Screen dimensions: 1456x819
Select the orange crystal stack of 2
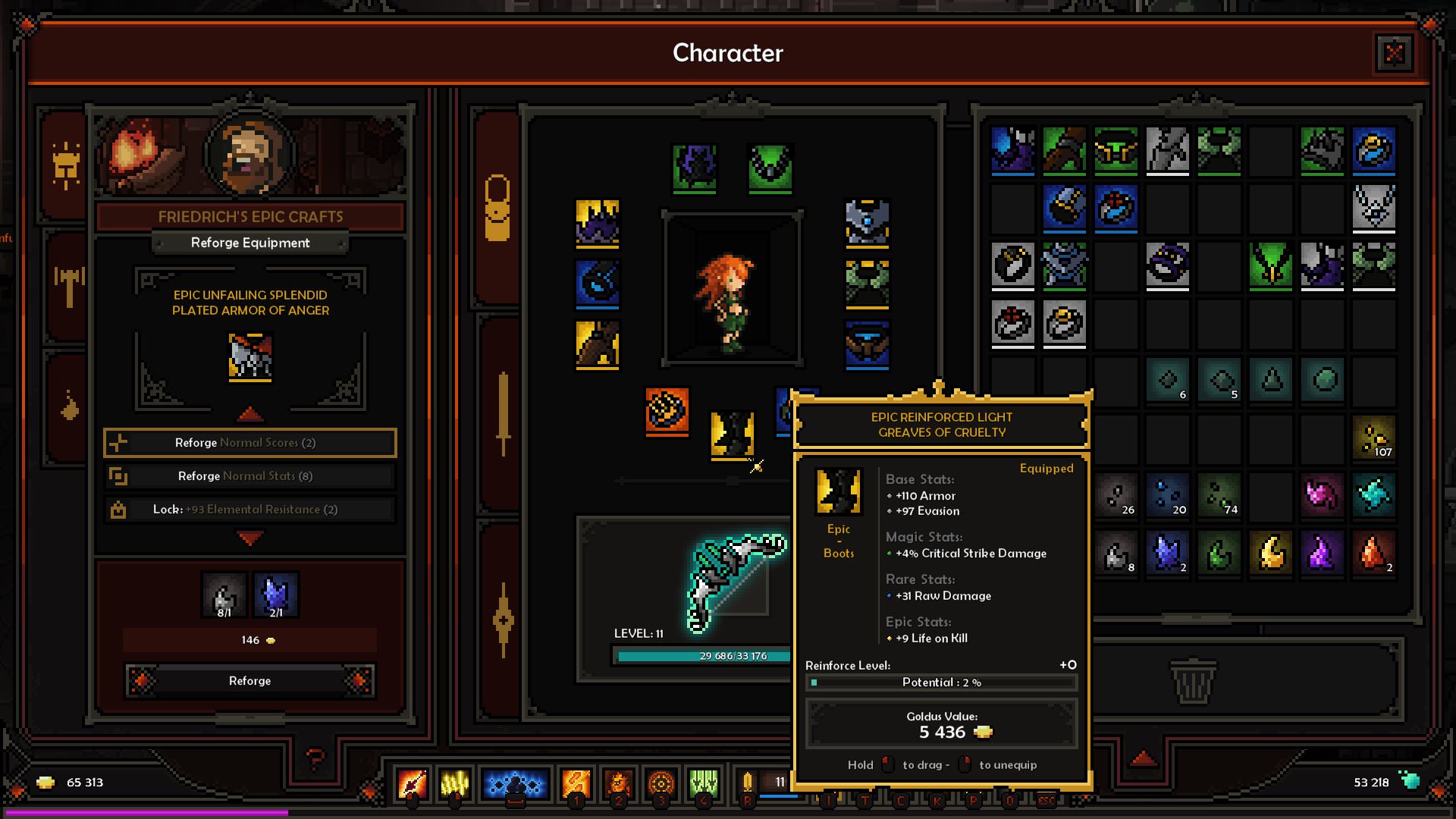(x=1373, y=553)
